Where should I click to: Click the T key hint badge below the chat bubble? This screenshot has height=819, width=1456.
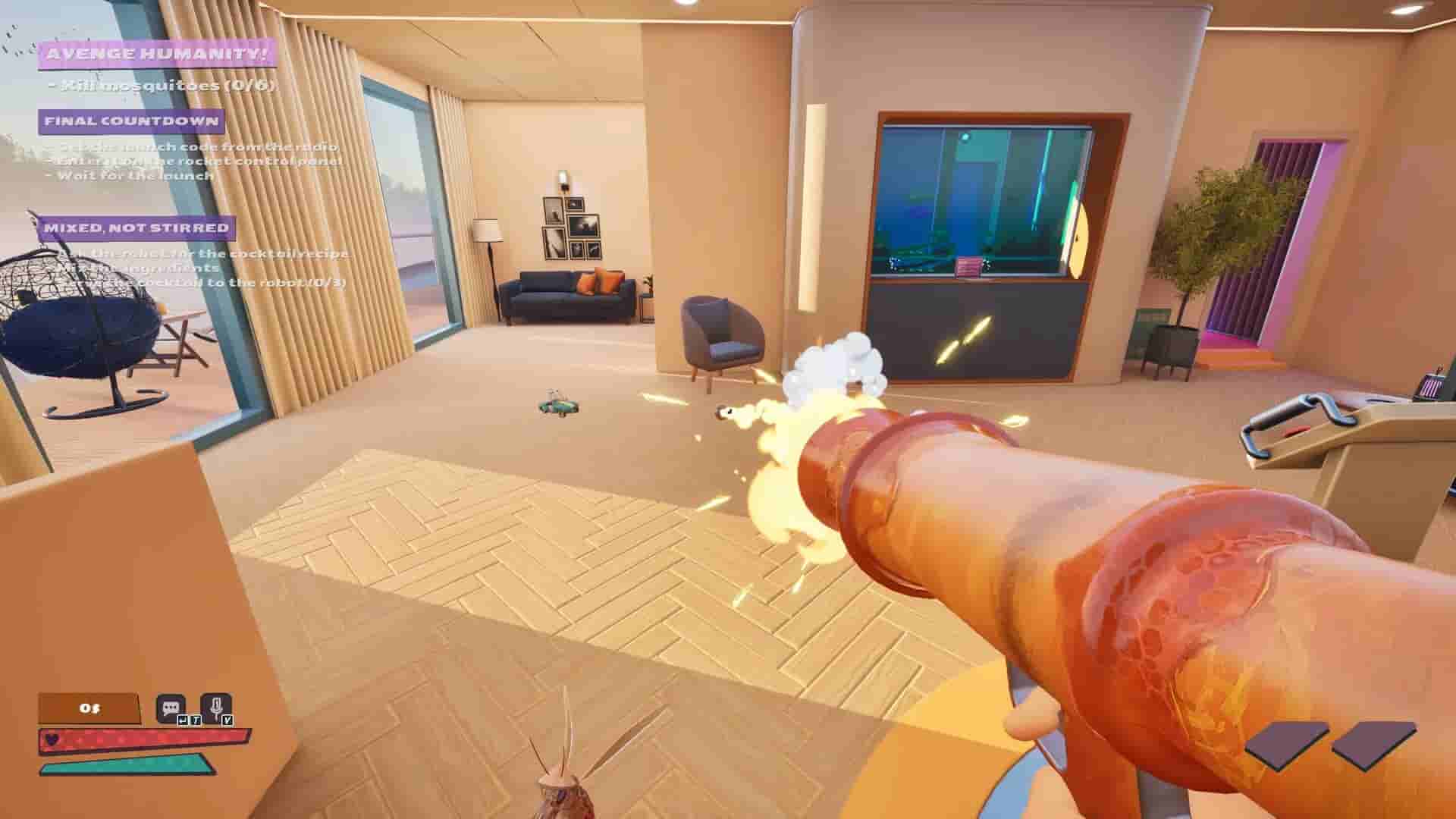[x=196, y=720]
